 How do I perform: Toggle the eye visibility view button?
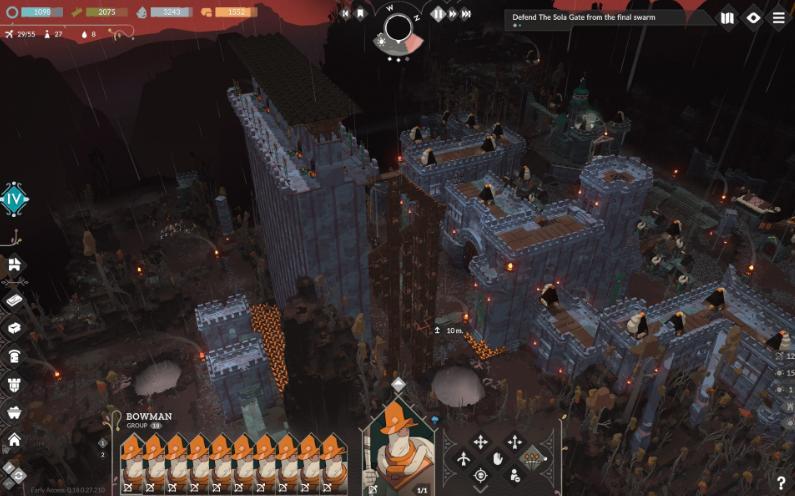(754, 18)
